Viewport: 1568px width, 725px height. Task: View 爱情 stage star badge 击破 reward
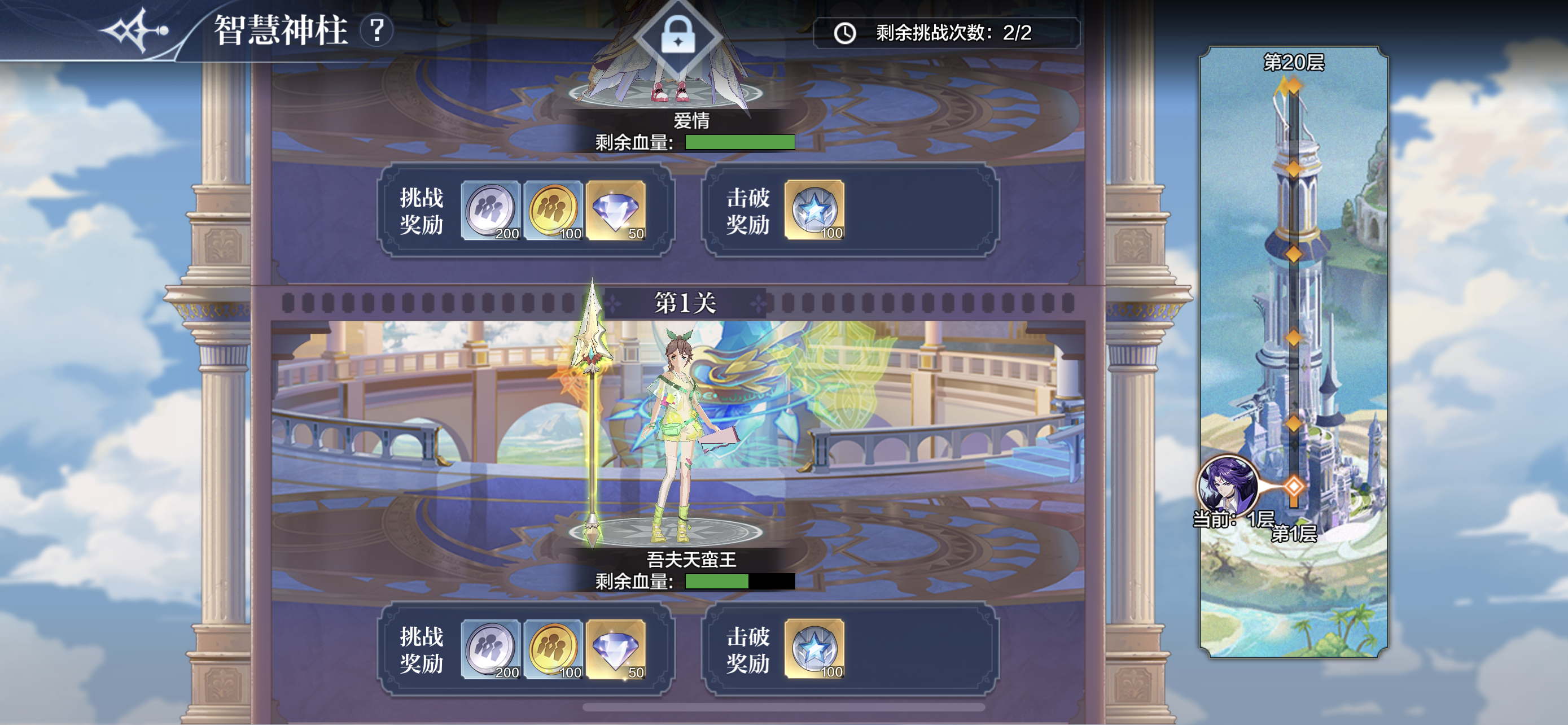[x=814, y=210]
